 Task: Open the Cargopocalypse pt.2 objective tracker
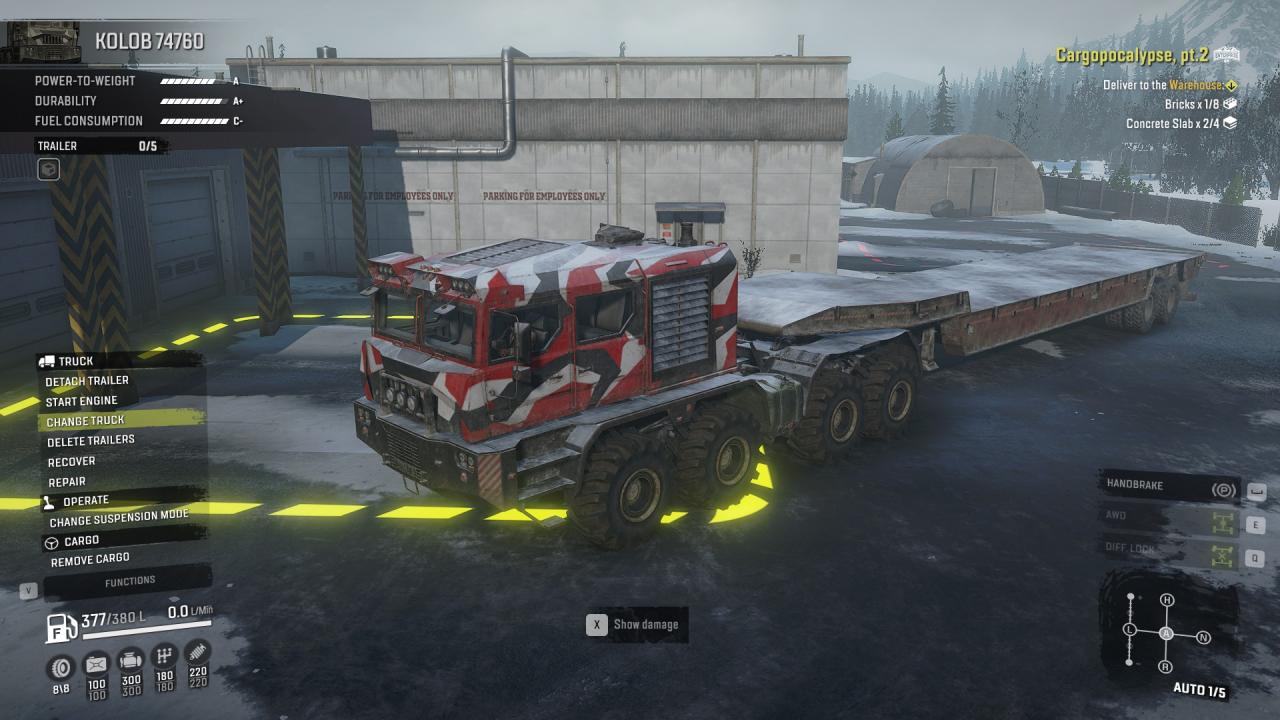click(x=1147, y=55)
